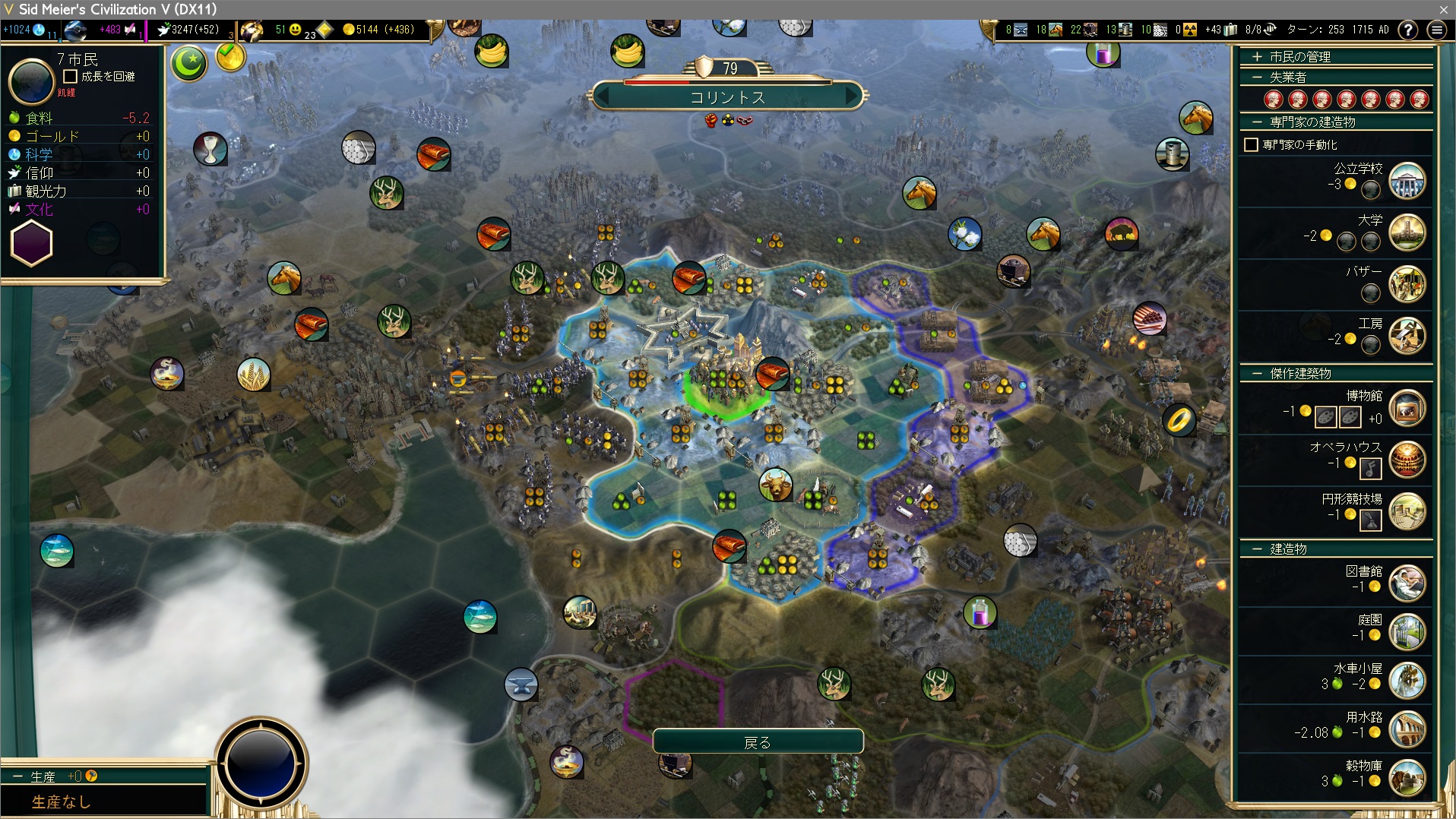Go to the next city with right arrow

tap(853, 97)
